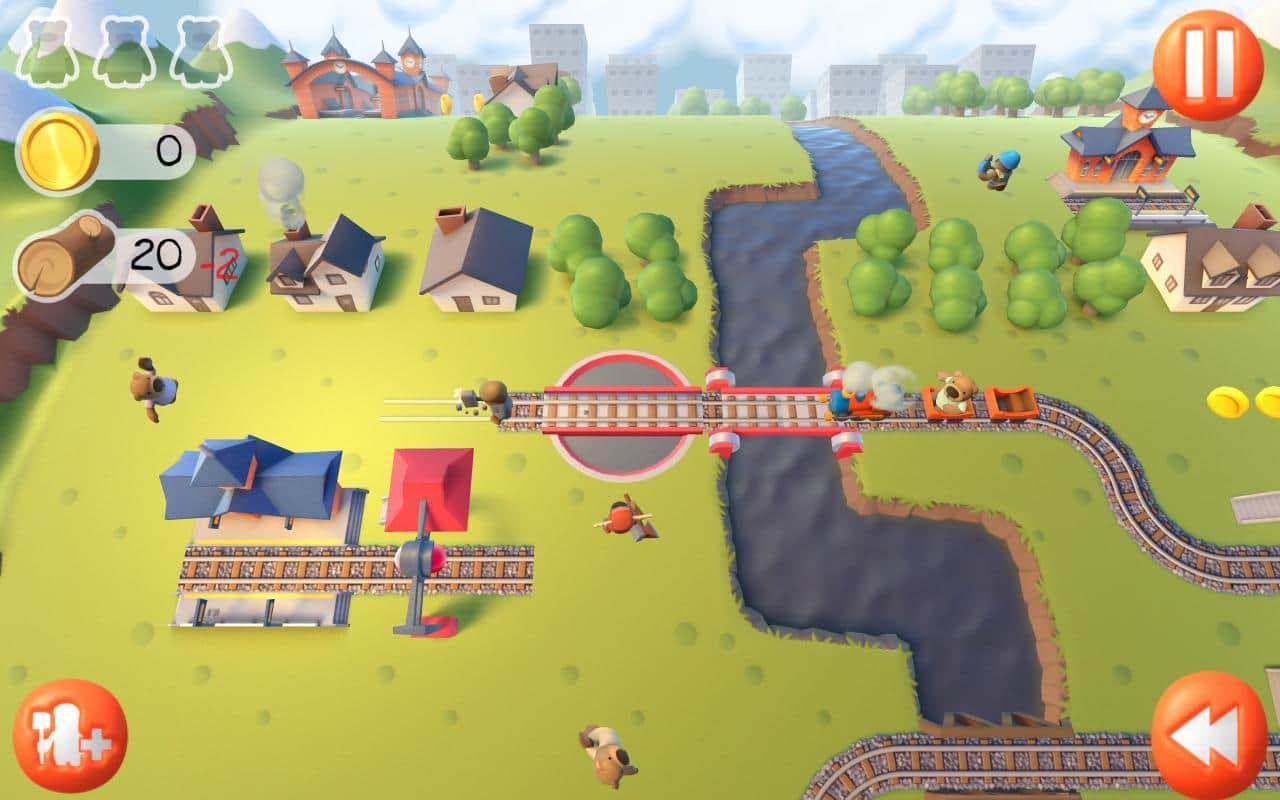Pause the game with the orange button
The image size is (1280, 800).
click(1208, 65)
